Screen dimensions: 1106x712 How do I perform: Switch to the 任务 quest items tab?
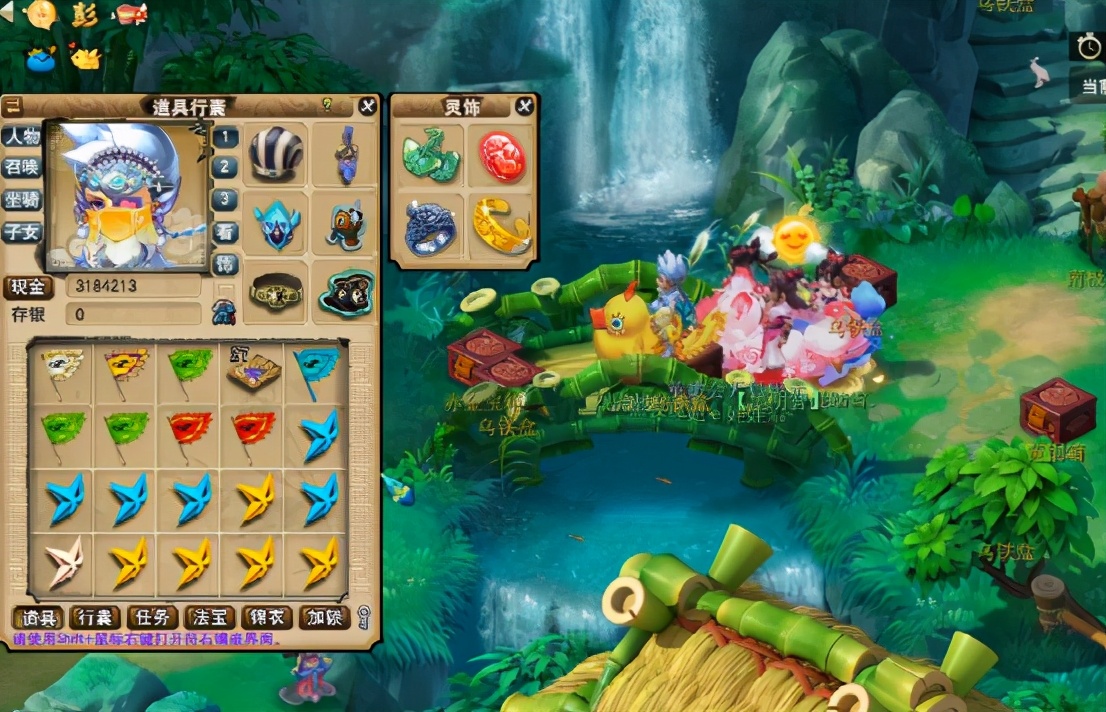(153, 618)
